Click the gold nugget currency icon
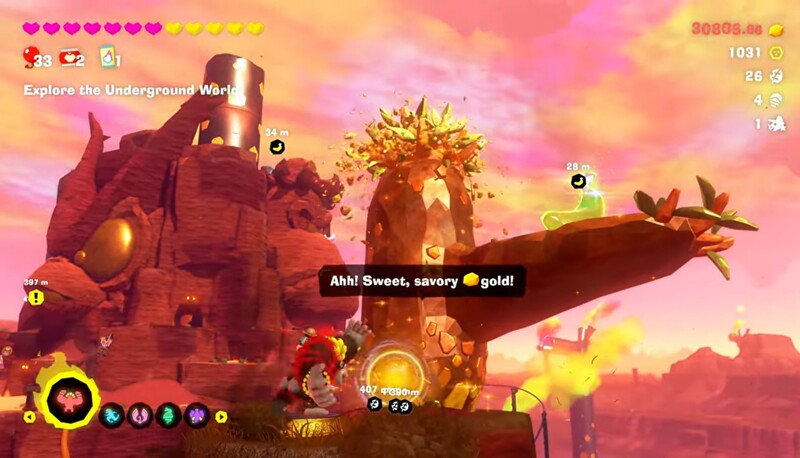This screenshot has width=800, height=458. (x=775, y=30)
